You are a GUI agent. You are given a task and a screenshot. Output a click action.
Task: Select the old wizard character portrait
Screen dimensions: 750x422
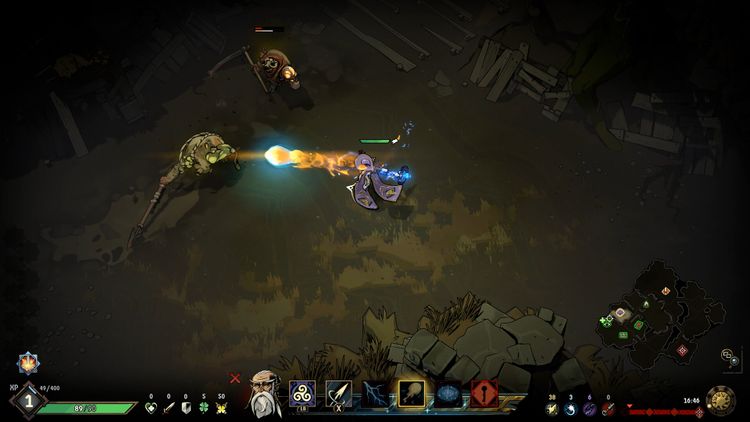264,392
